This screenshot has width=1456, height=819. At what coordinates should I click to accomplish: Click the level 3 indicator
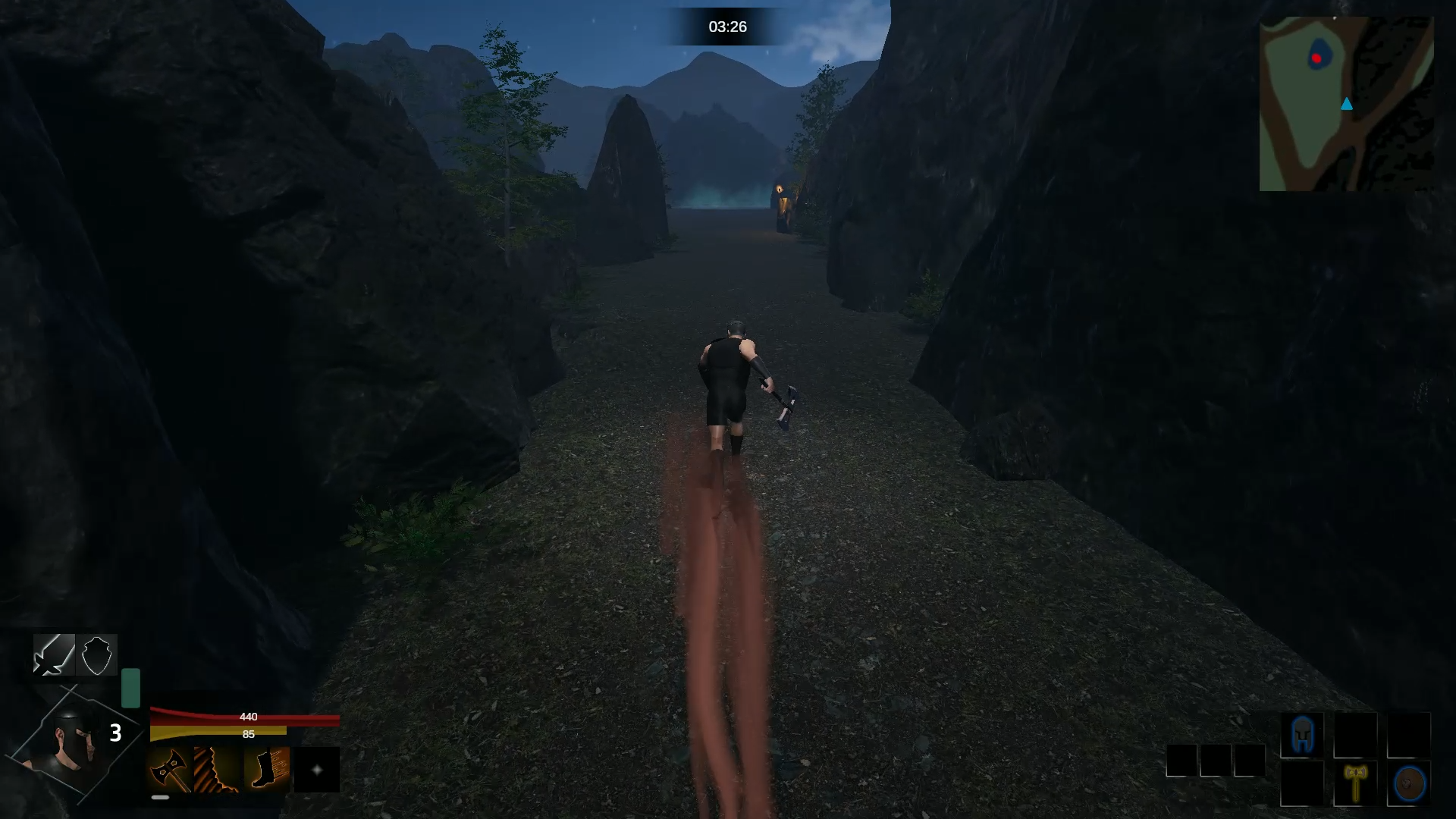pos(115,732)
